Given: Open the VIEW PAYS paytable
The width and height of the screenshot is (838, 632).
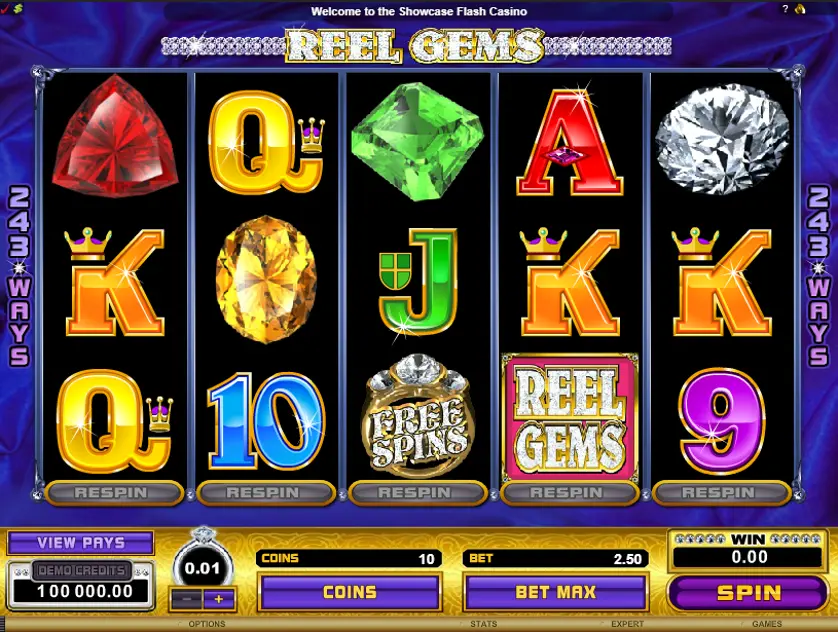Looking at the screenshot, I should pos(81,543).
